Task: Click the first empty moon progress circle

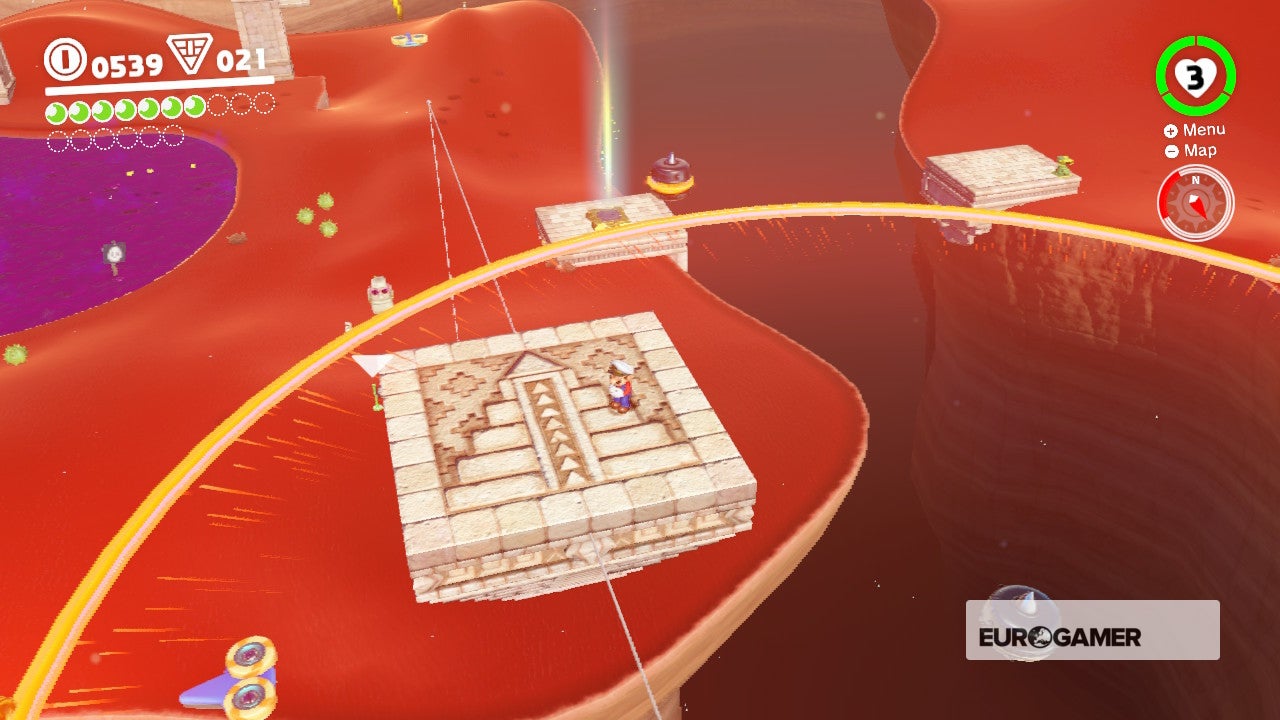Action: pyautogui.click(x=216, y=106)
